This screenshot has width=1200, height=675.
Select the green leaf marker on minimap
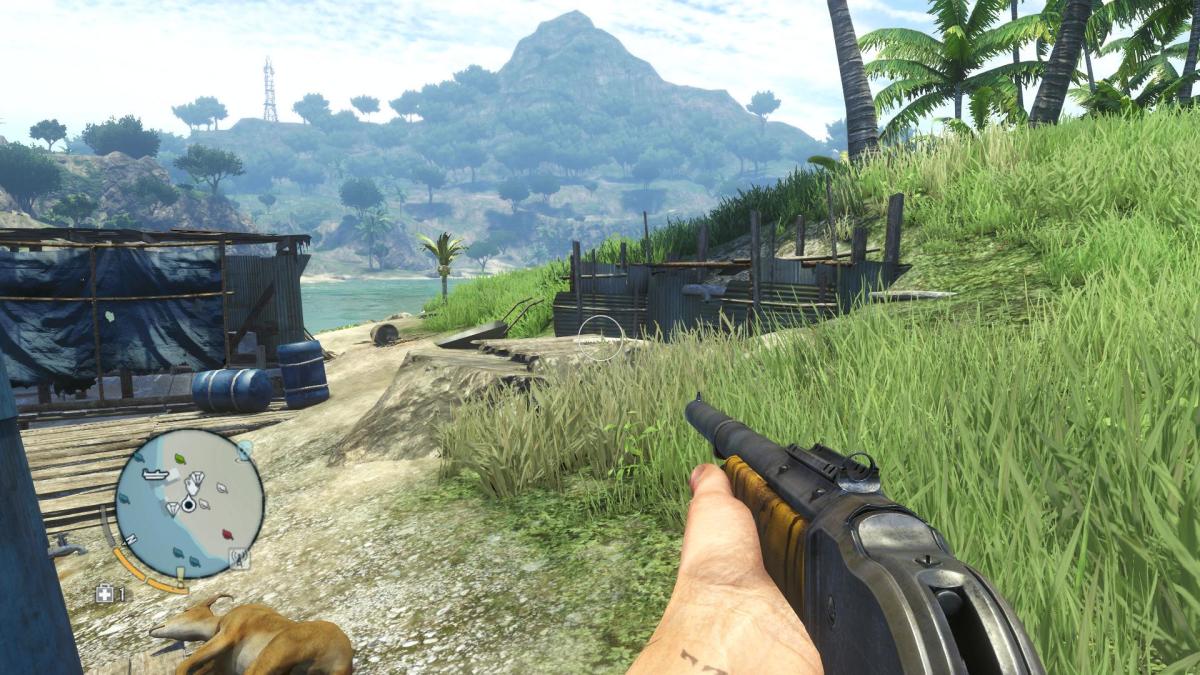(180, 459)
